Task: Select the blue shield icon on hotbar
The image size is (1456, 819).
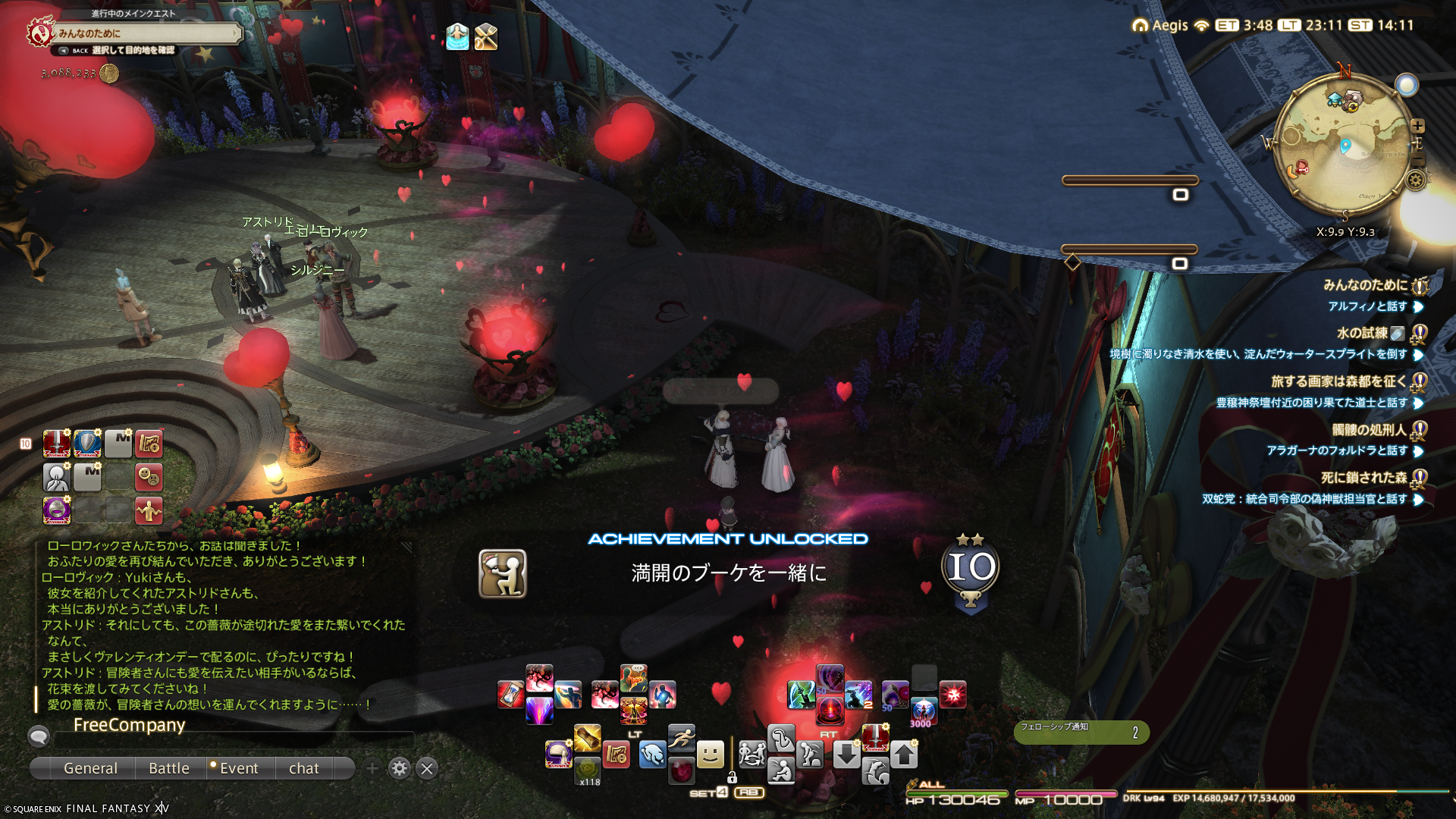Action: (88, 444)
